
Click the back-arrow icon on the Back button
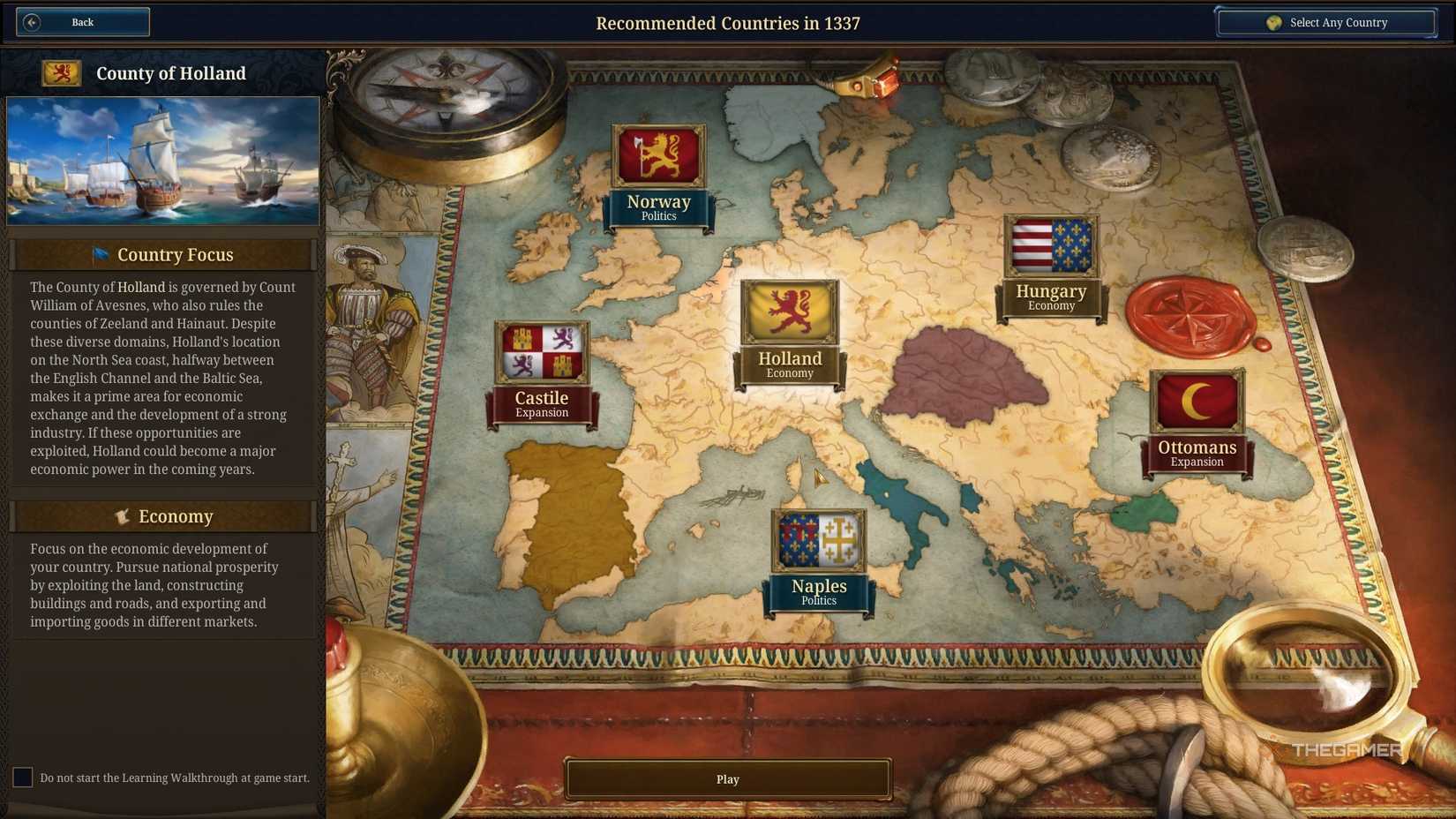point(34,21)
